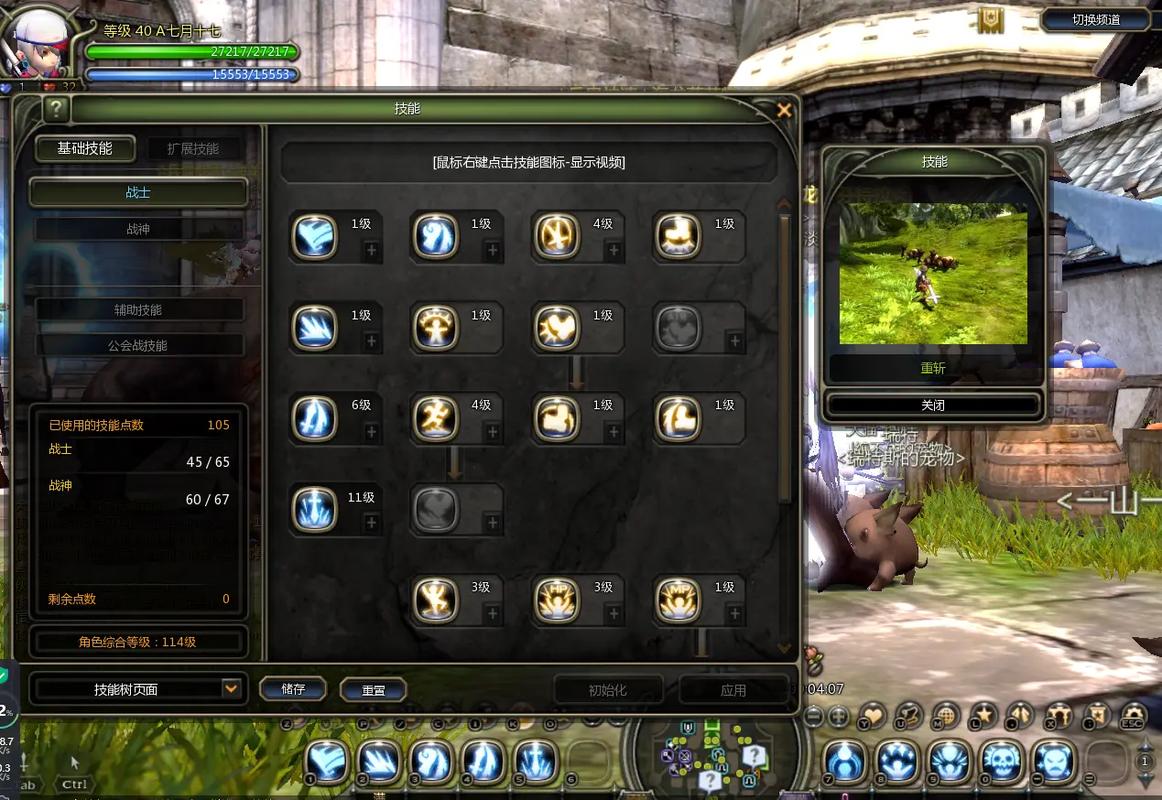Click the 重斩 skill video thumbnail
Screen dimensions: 1162x800
(x=933, y=274)
